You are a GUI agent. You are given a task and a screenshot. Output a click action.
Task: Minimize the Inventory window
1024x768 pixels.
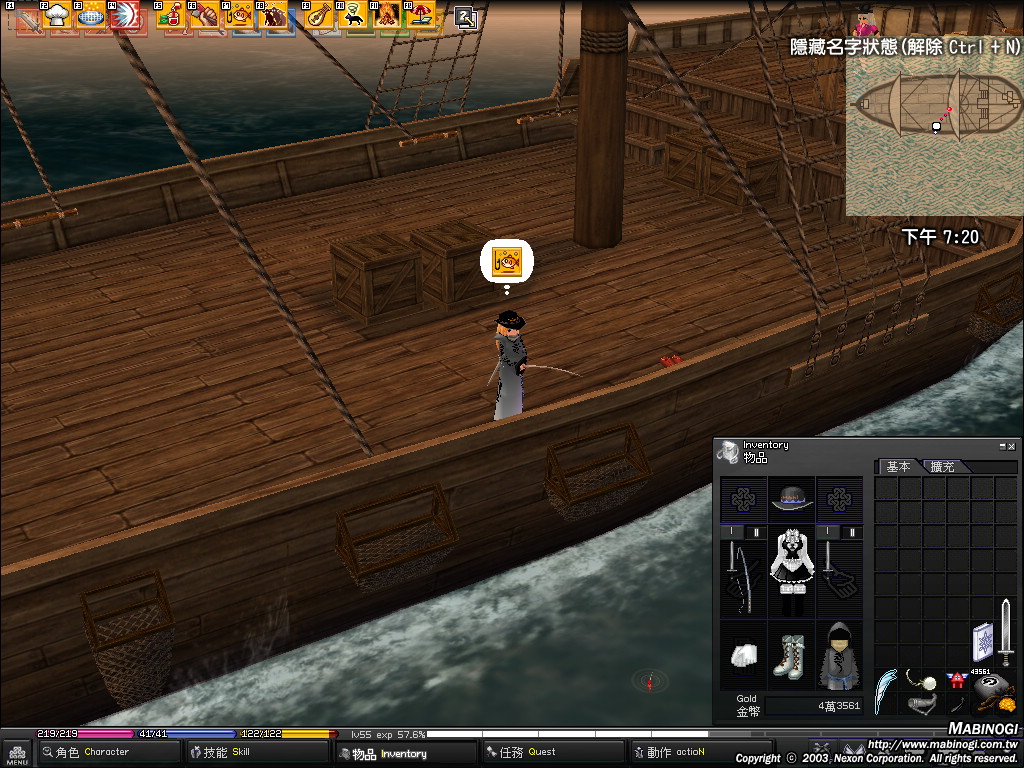pyautogui.click(x=1002, y=446)
